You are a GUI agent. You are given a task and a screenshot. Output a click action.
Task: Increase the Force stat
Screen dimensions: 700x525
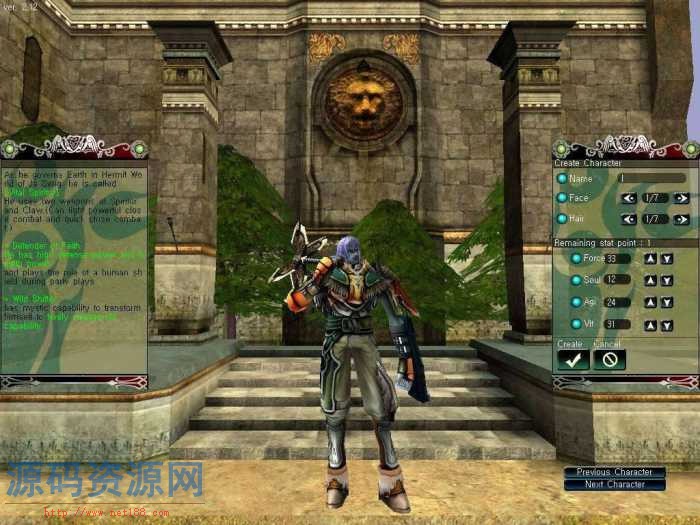pos(649,259)
